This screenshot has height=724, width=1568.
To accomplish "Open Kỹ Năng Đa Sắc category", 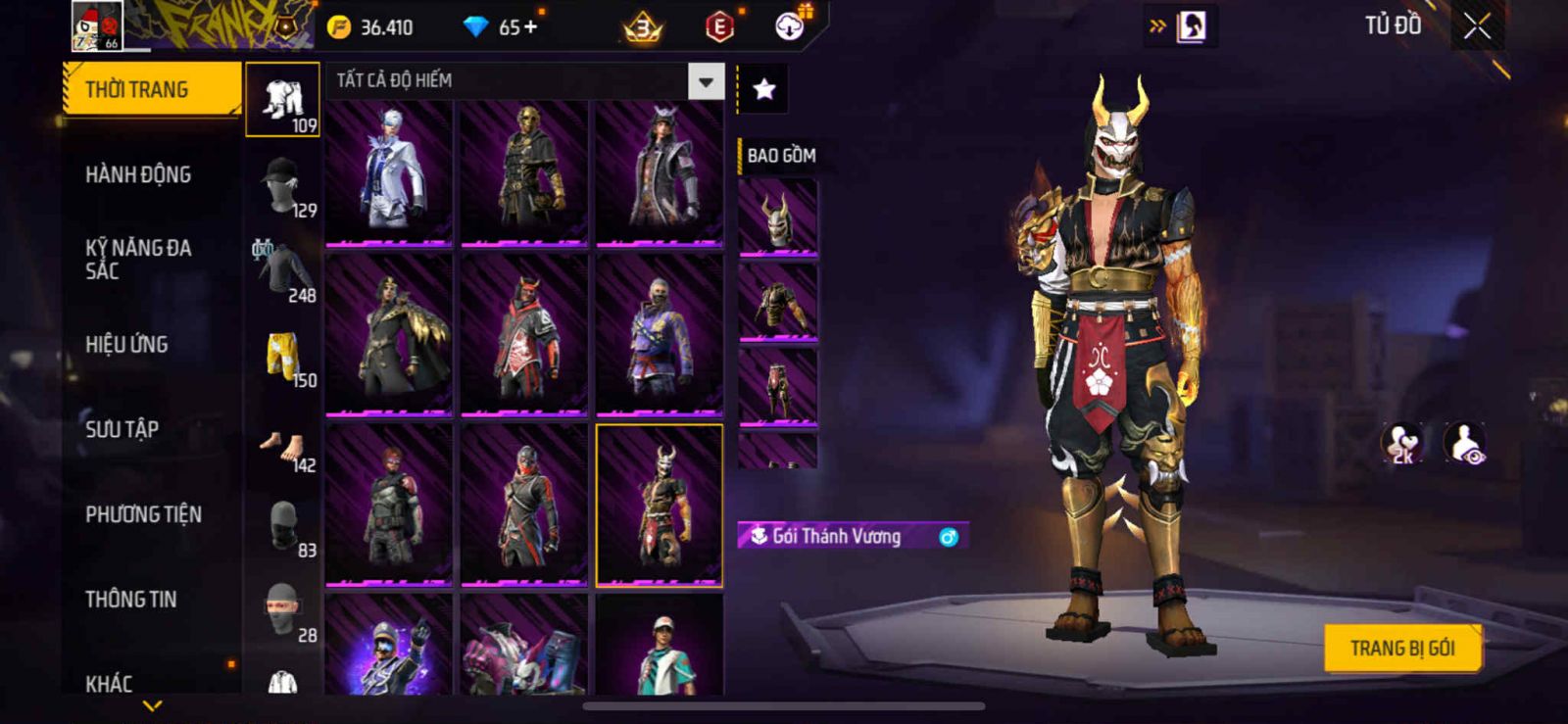I will point(138,260).
